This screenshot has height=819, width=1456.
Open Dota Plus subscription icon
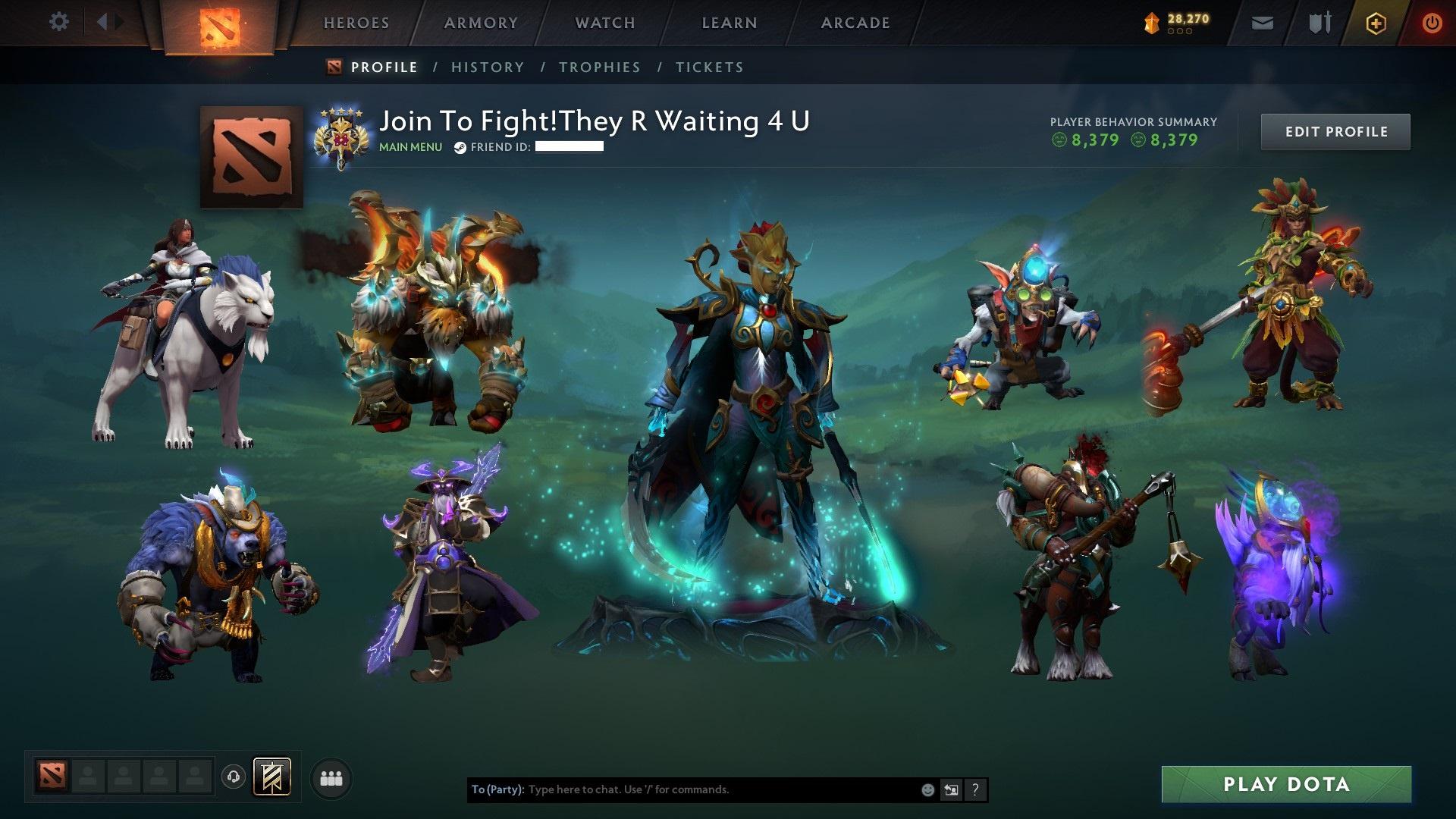[x=1376, y=23]
